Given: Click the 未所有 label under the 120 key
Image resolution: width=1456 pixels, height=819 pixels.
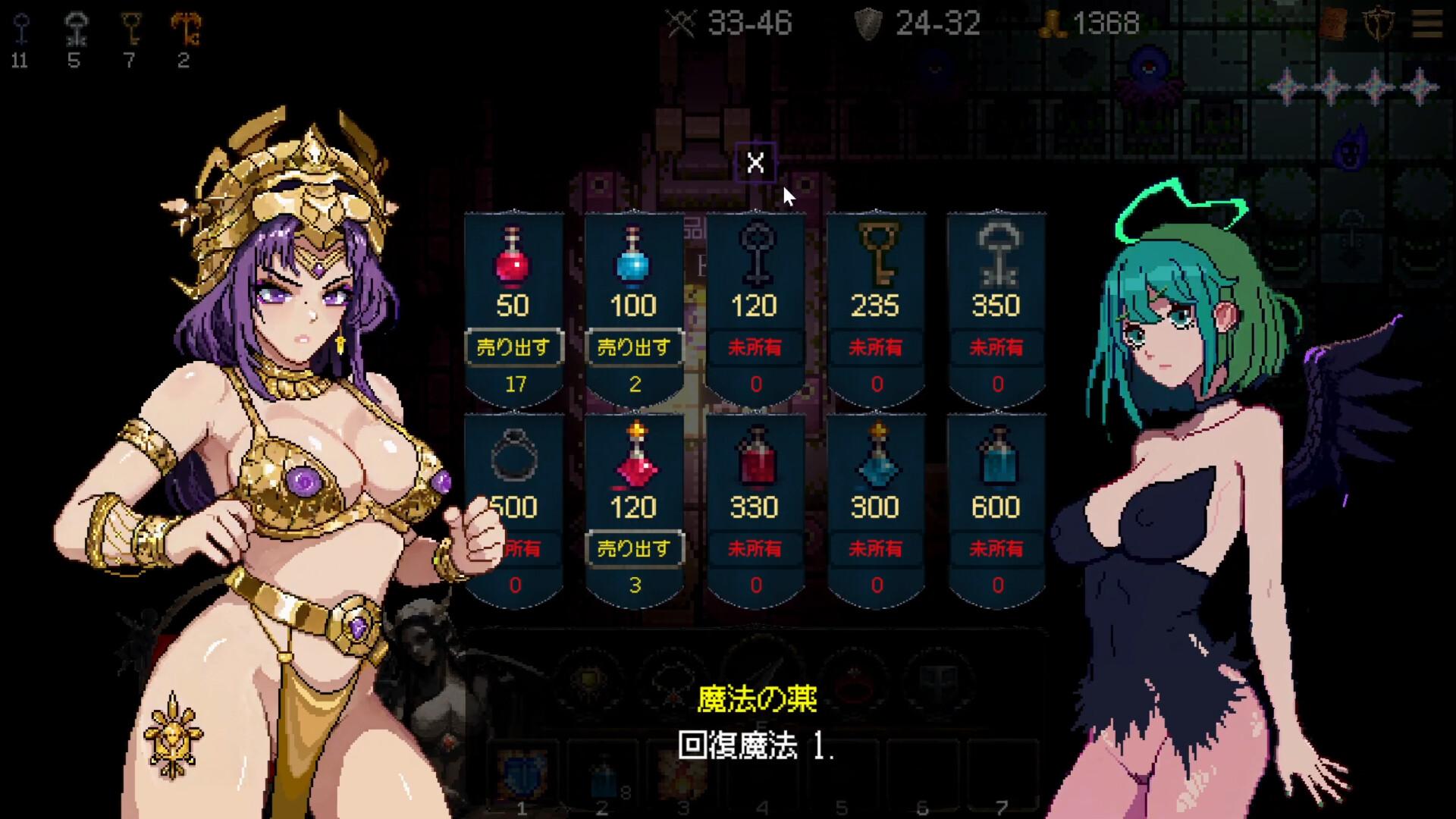Looking at the screenshot, I should 755,348.
